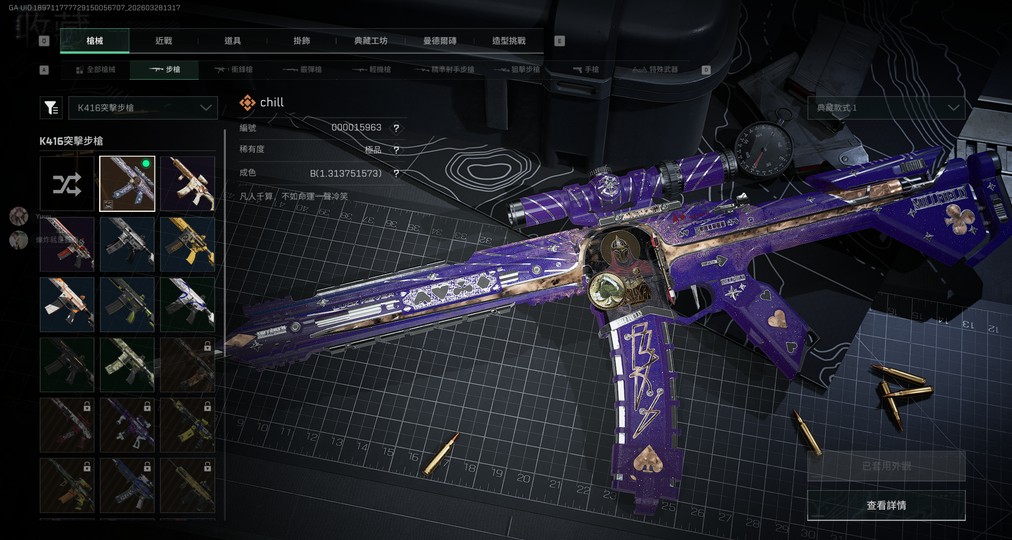Click the help icon beside 稀有度
Viewport: 1012px width, 540px height.
pos(396,150)
